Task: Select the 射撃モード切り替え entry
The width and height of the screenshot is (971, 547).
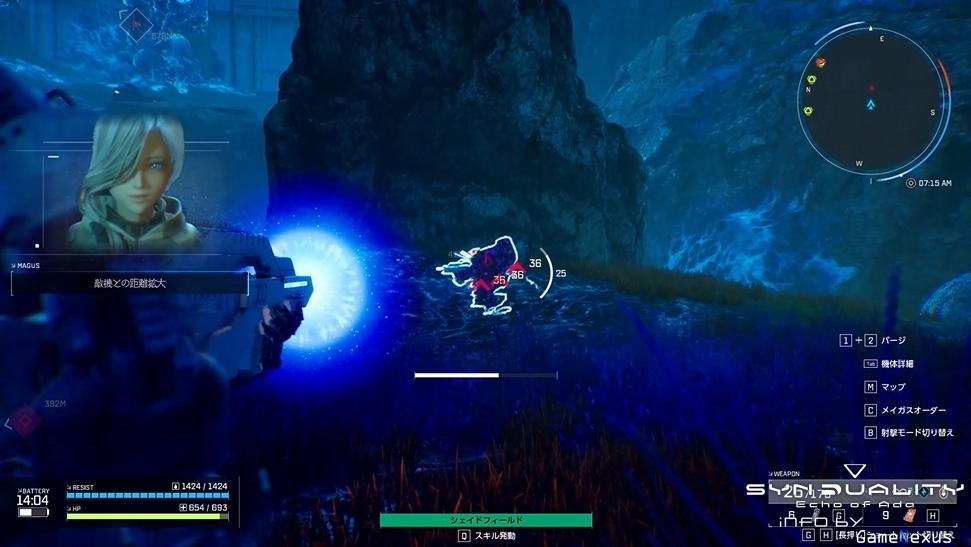Action: tap(916, 433)
